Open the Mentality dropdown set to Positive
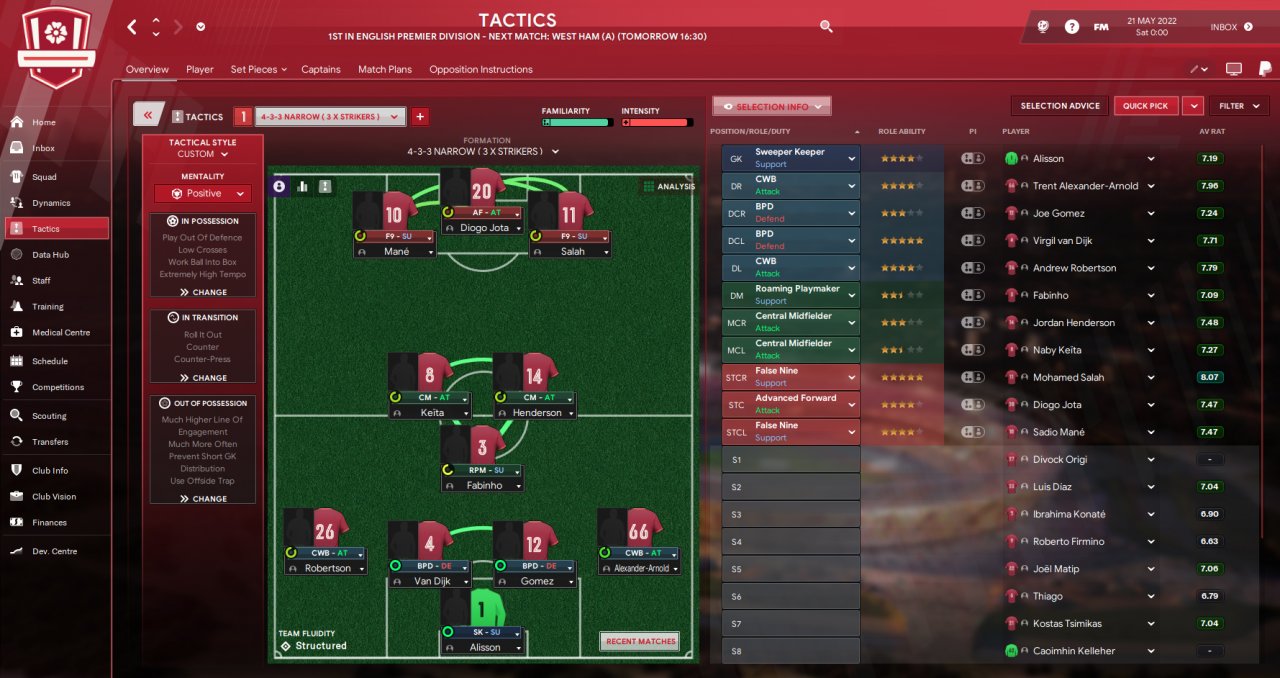The height and width of the screenshot is (678, 1280). (x=203, y=194)
